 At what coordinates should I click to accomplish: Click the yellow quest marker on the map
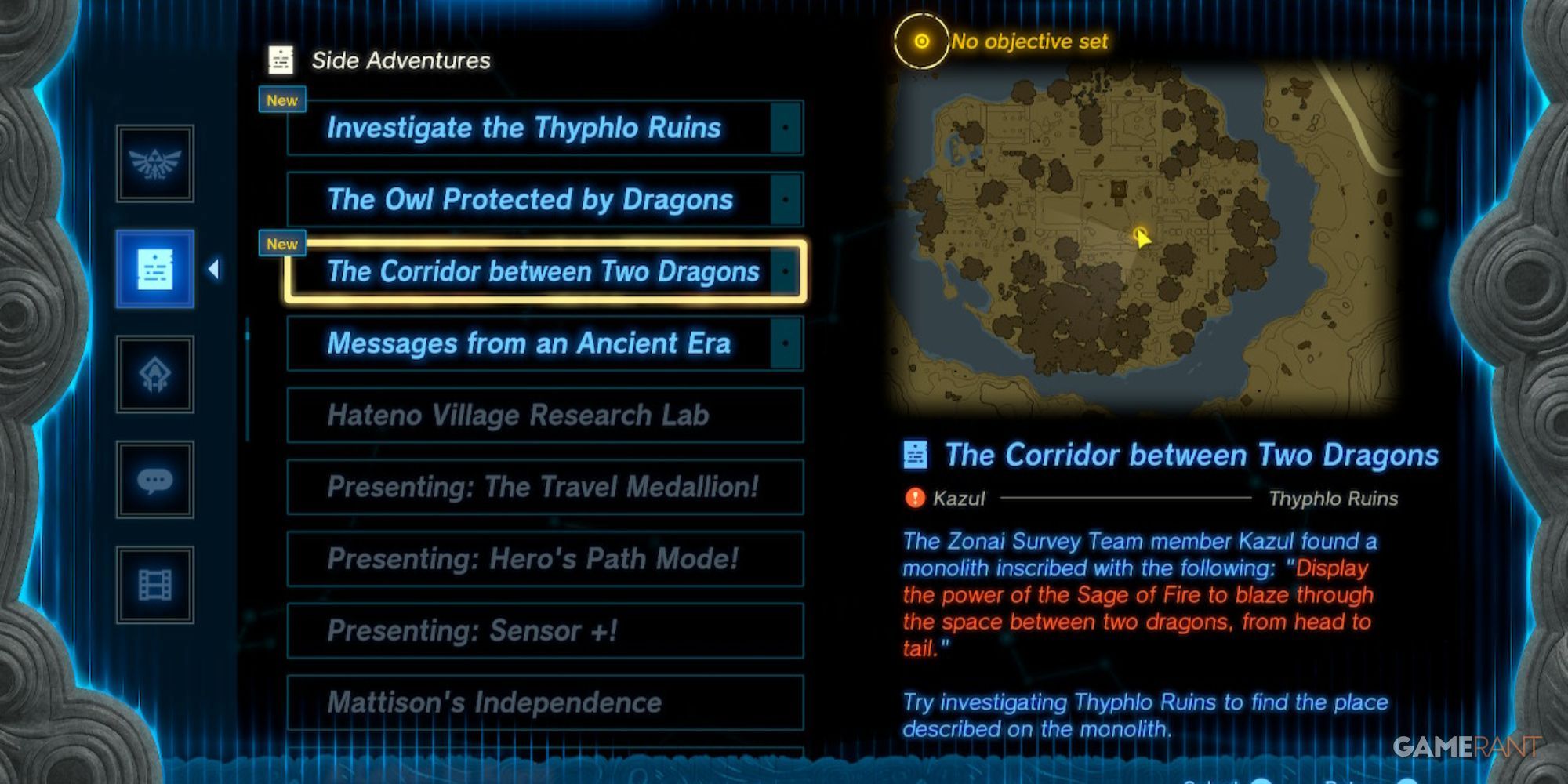(1138, 235)
